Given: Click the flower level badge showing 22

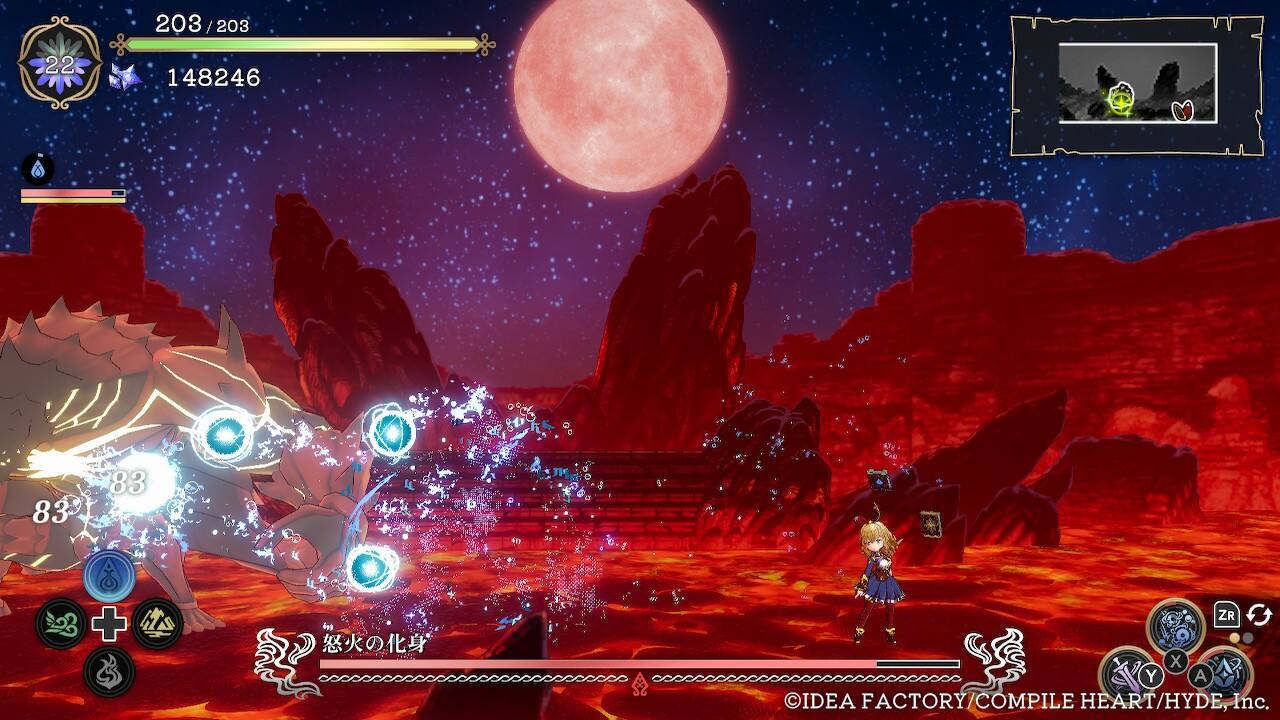Looking at the screenshot, I should click(60, 62).
